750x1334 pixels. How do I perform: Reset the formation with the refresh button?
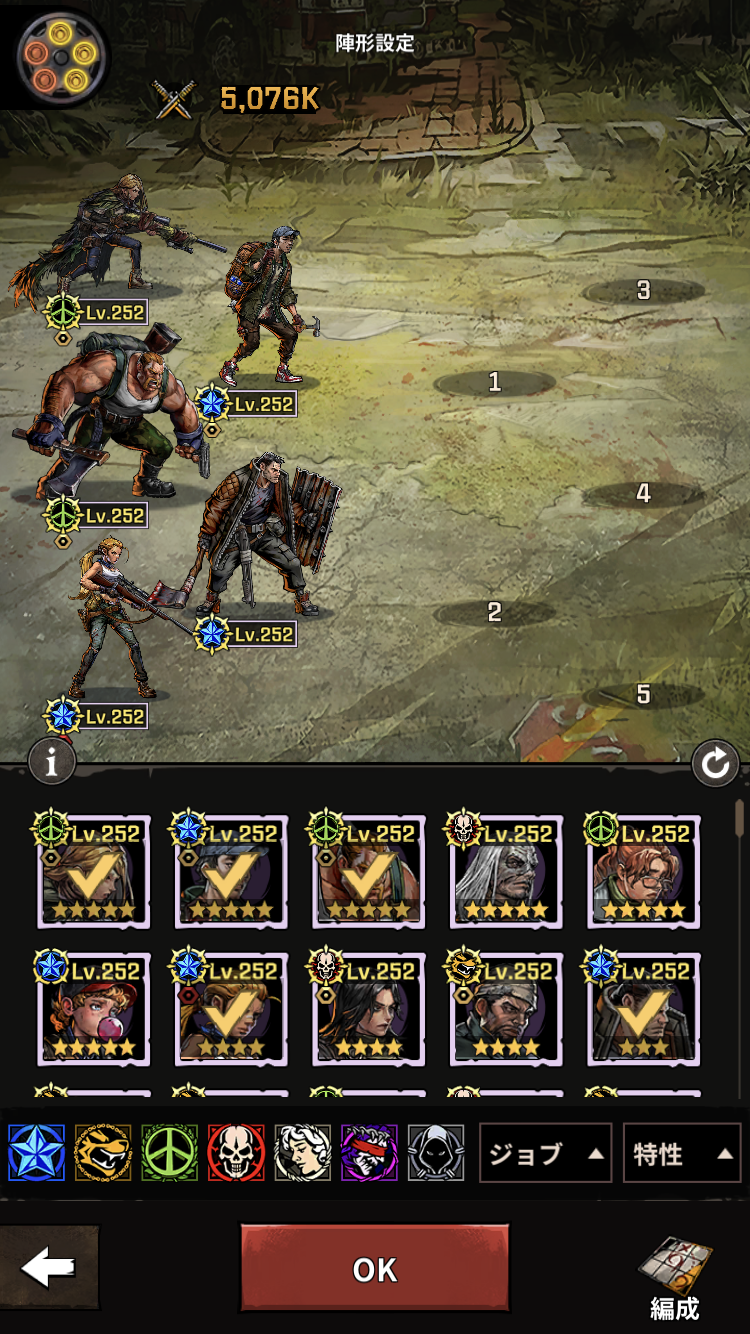(x=715, y=765)
